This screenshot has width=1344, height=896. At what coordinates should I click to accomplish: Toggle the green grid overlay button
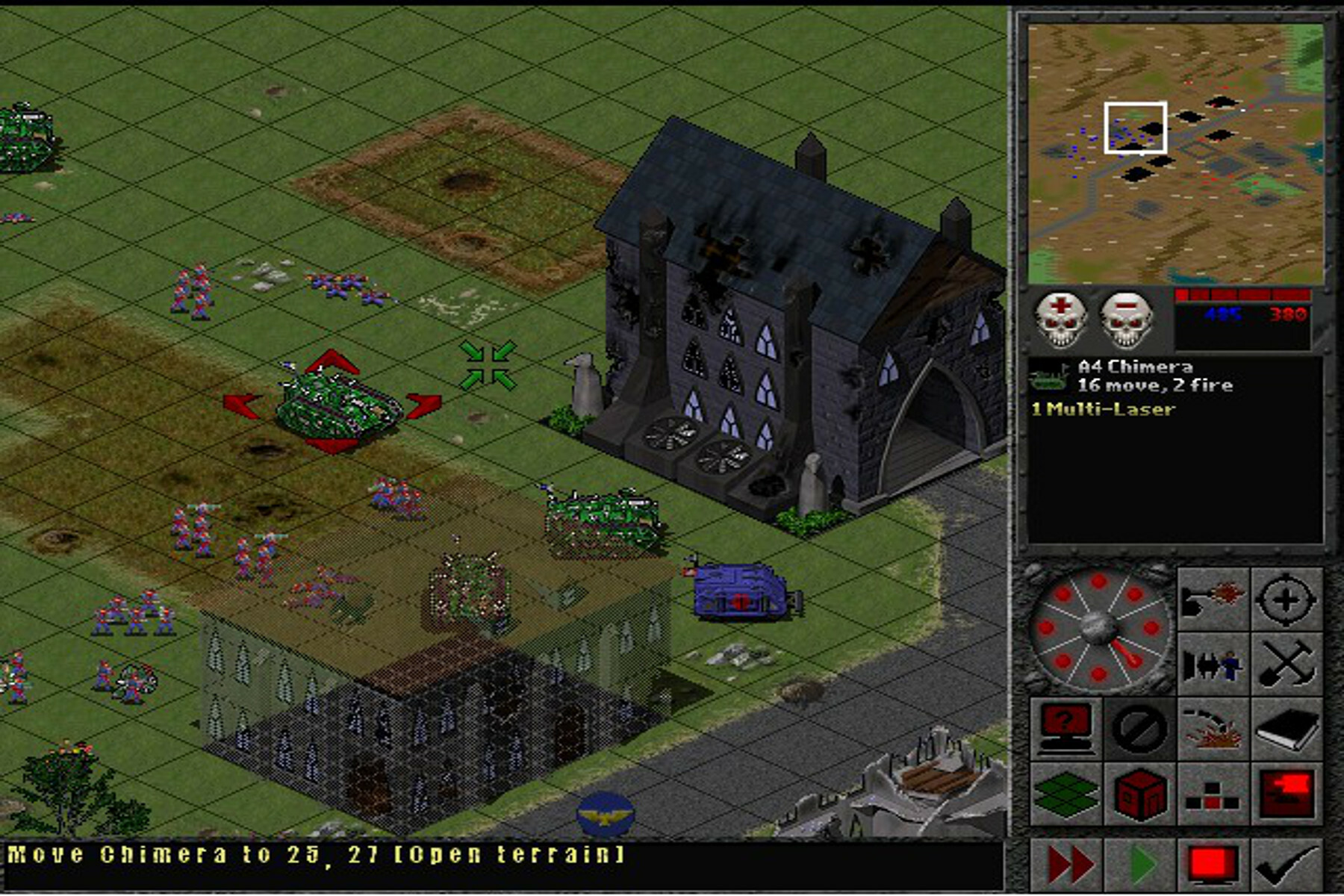(x=1065, y=793)
